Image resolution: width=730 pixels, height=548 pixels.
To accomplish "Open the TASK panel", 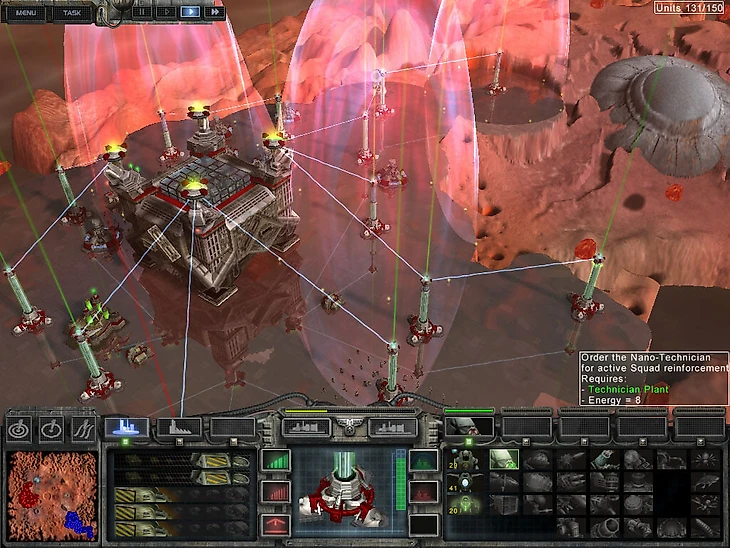I will coord(72,12).
